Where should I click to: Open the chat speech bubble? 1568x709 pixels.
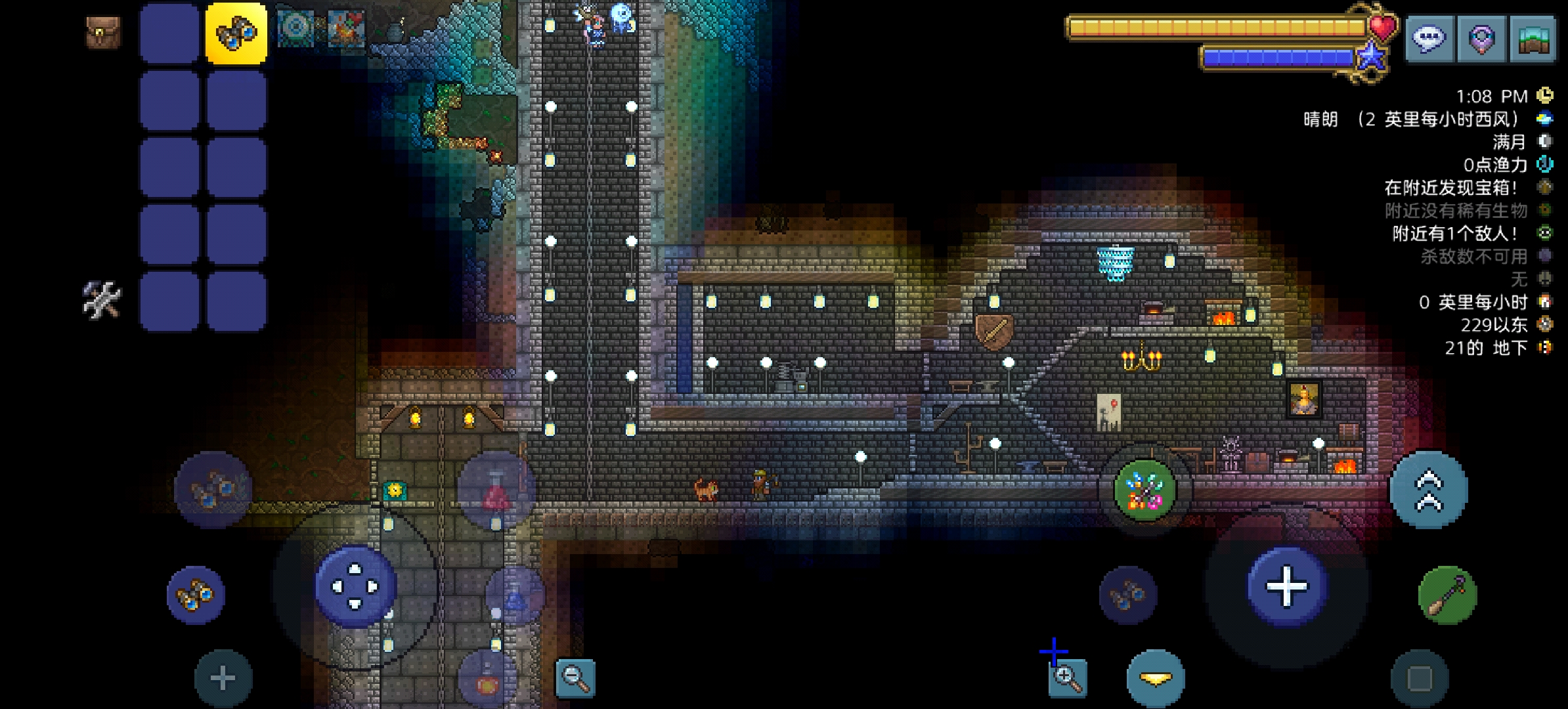[1429, 39]
